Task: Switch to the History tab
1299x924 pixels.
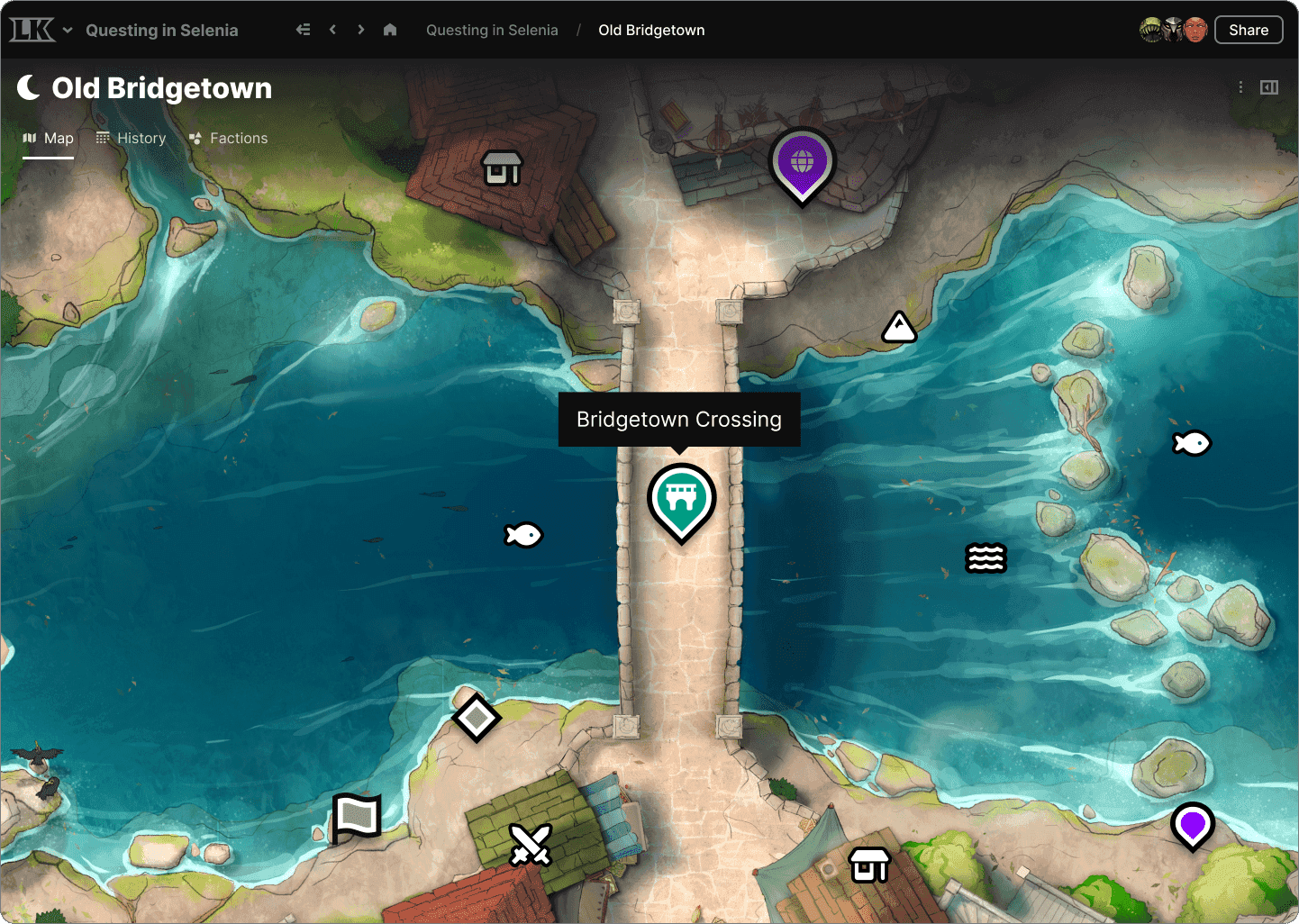Action: pos(131,138)
